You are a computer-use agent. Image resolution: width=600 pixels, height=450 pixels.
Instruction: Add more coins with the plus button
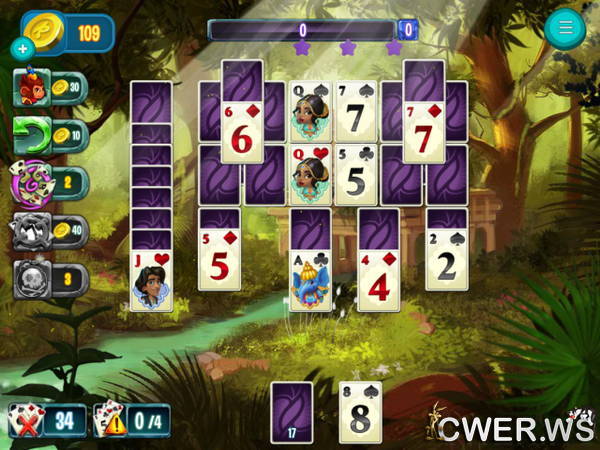tap(22, 48)
